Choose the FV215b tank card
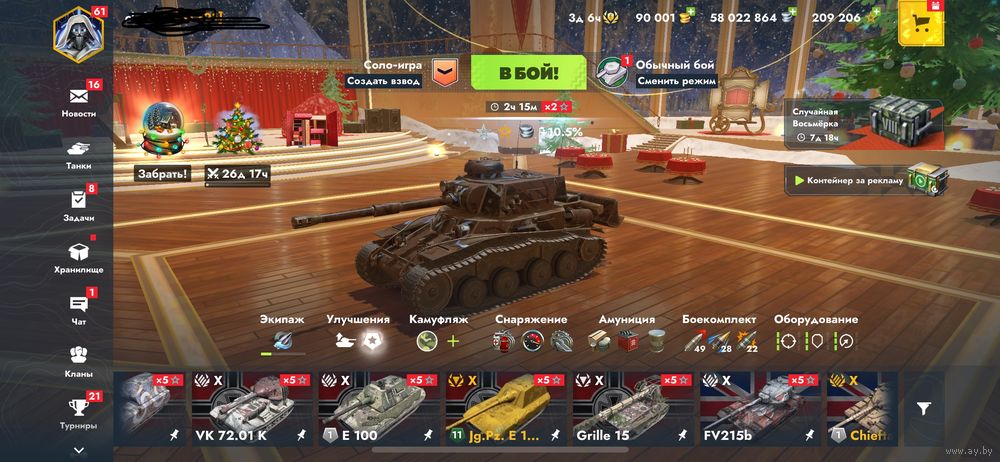This screenshot has width=1000, height=462. 759,408
